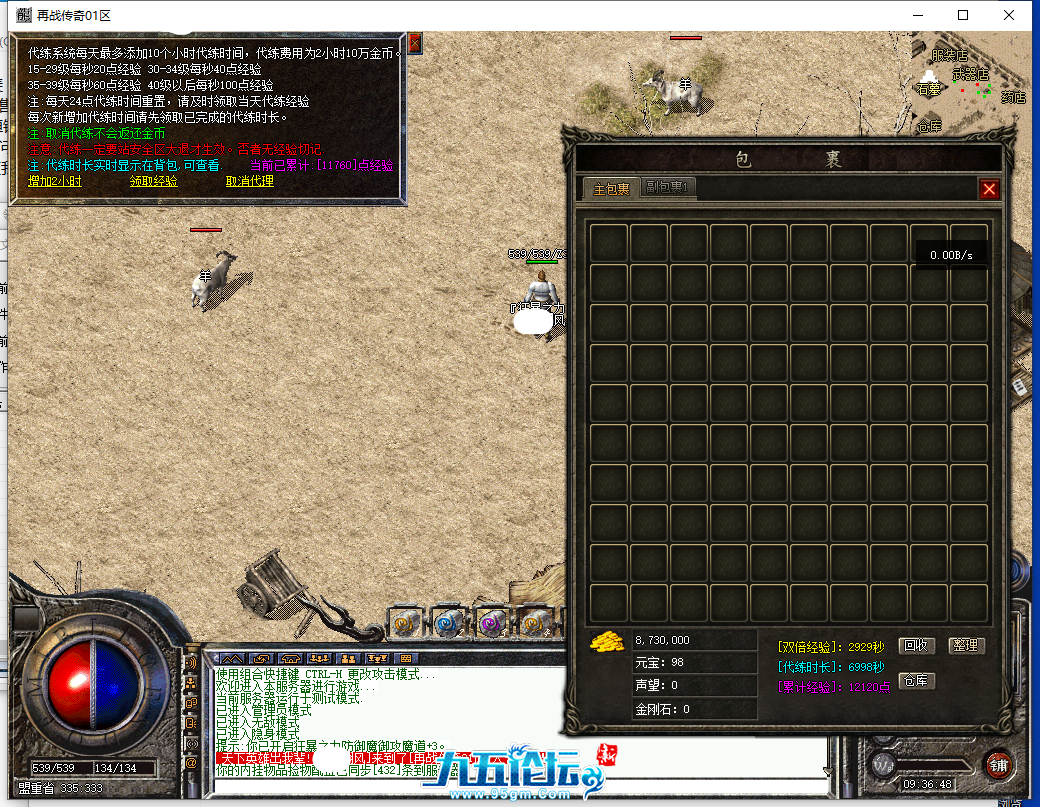Claim experience via 领取经验
This screenshot has height=807, width=1040.
click(153, 181)
